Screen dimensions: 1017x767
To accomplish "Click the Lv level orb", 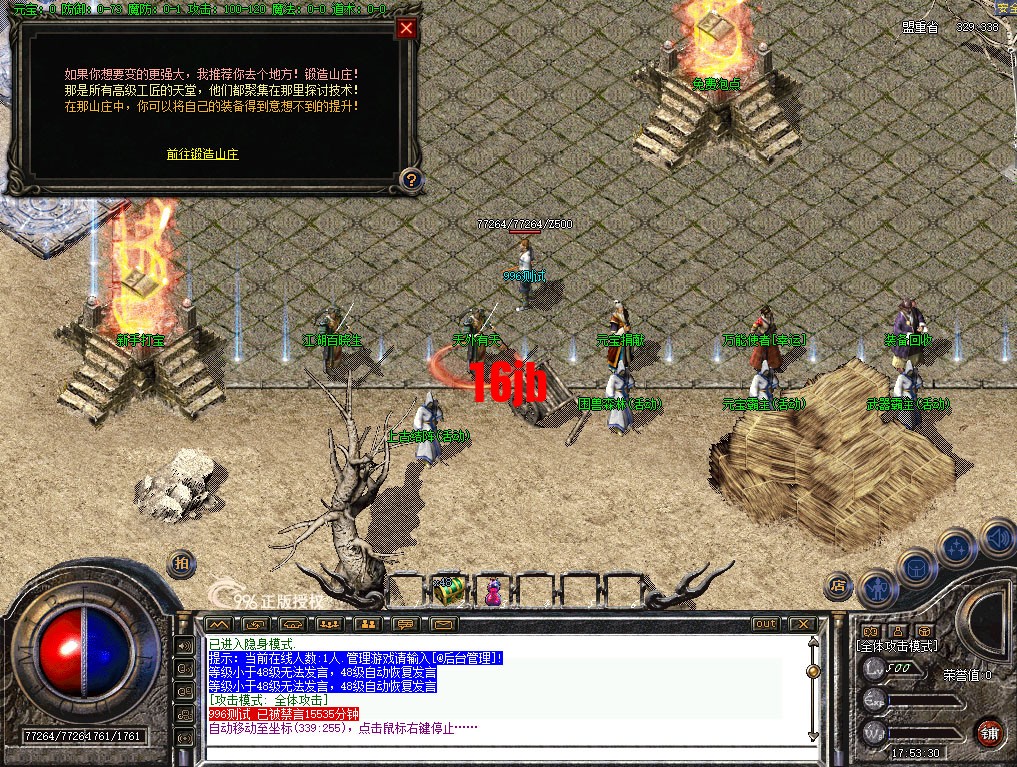I will tap(874, 668).
